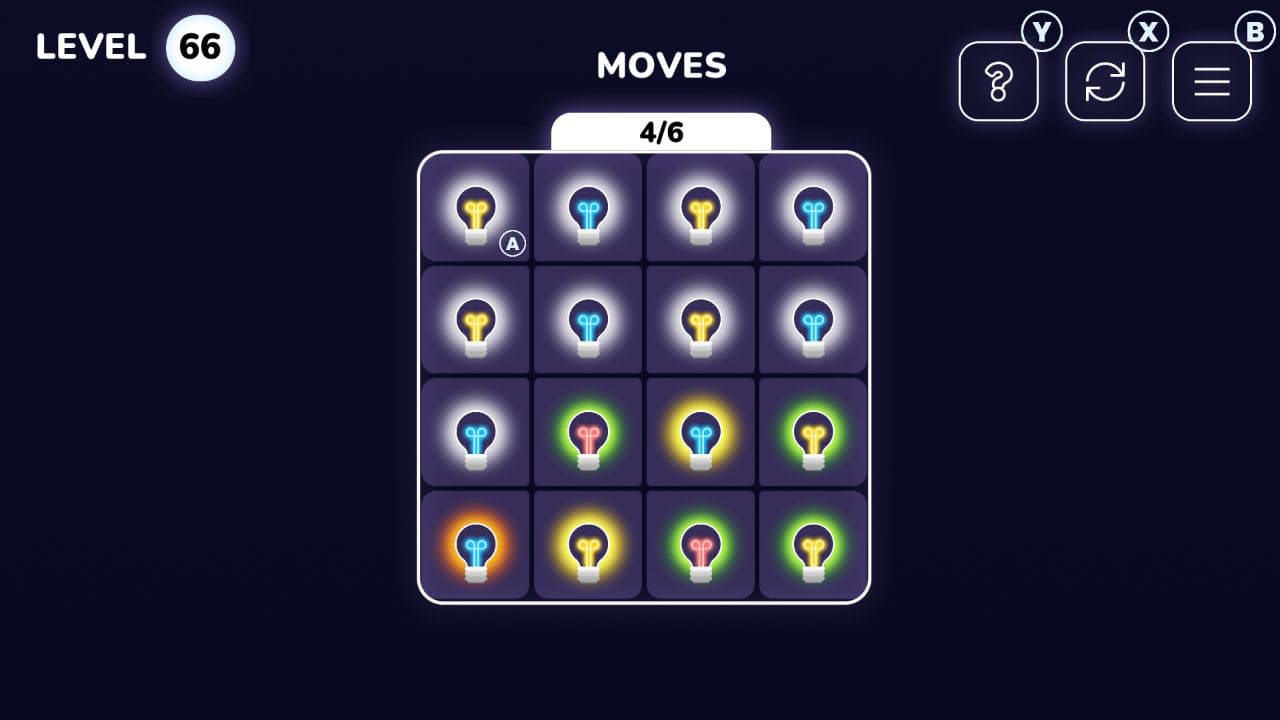Open the hint question mark icon
Image resolution: width=1280 pixels, height=720 pixels.
pos(998,81)
